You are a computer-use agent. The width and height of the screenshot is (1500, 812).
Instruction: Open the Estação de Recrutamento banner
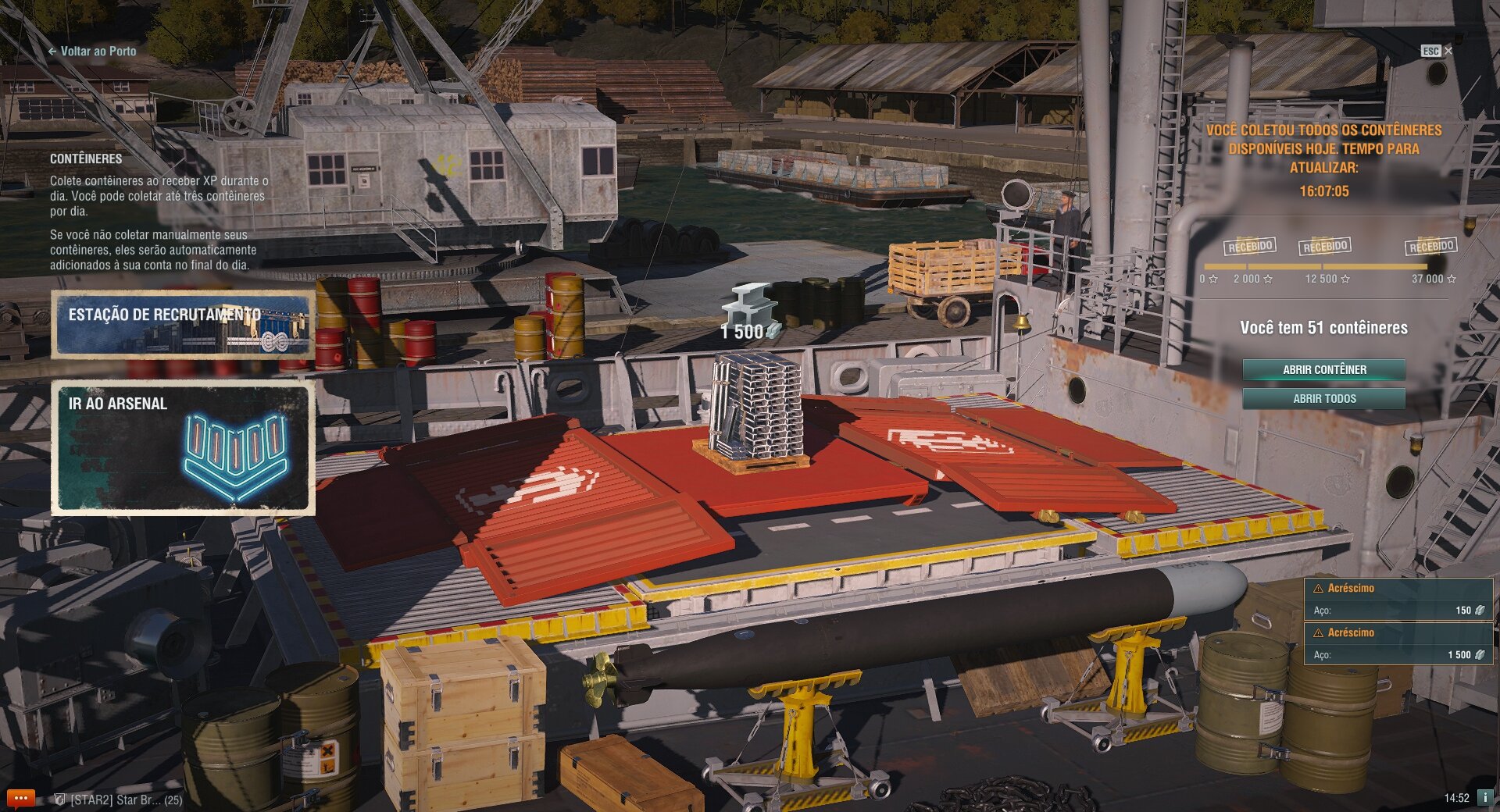pos(183,325)
